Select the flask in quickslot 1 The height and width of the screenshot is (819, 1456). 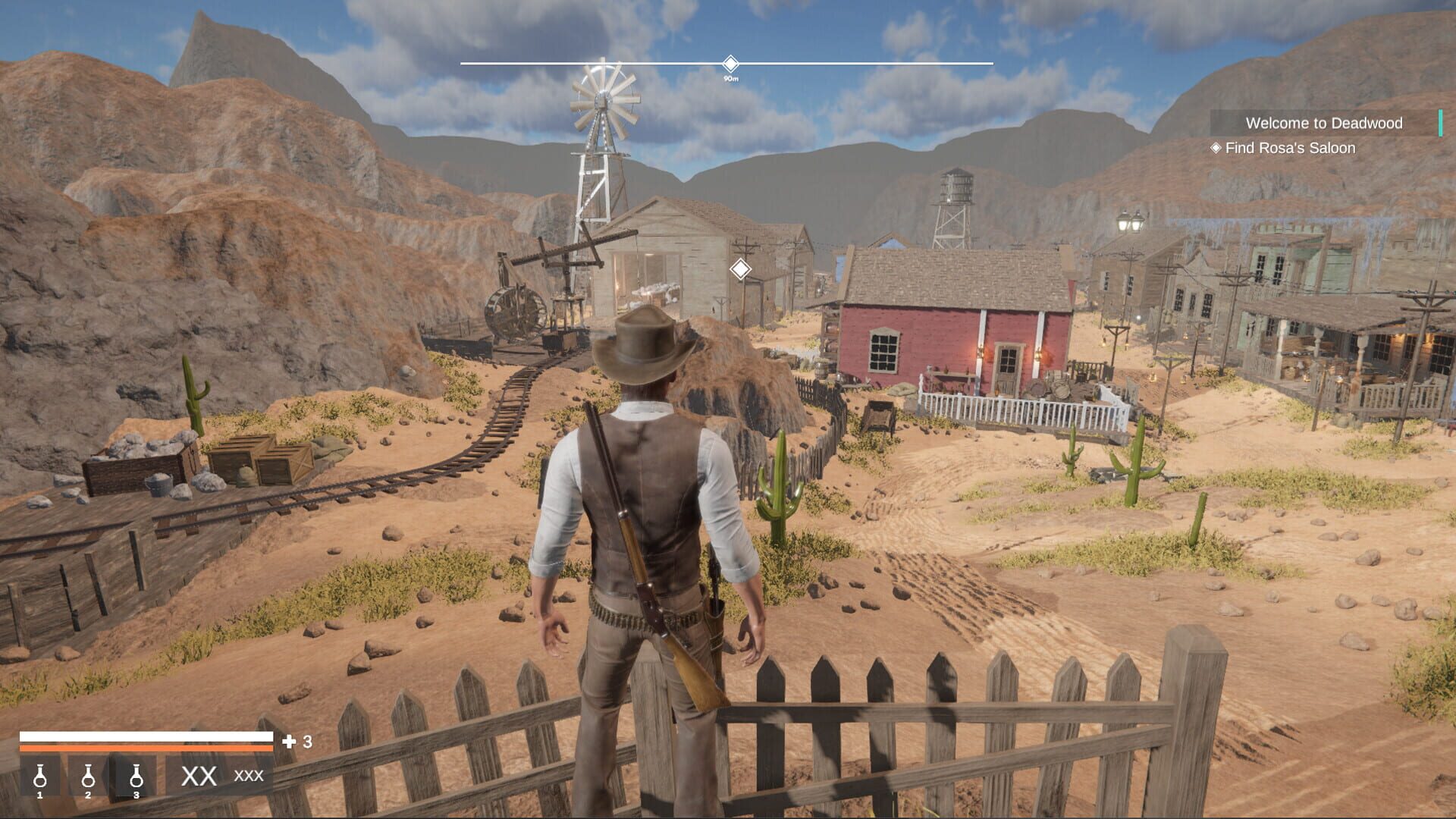click(42, 778)
